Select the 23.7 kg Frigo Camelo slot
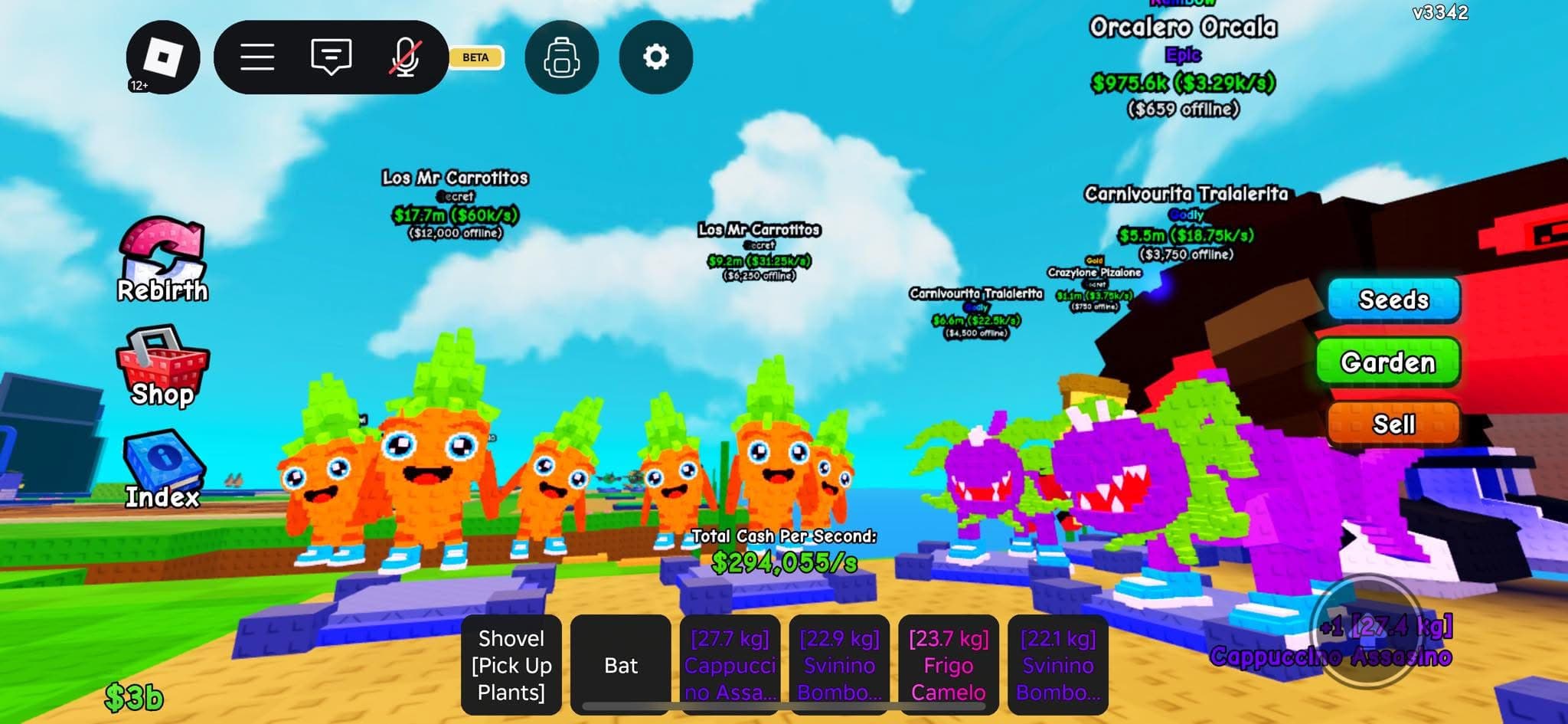 tap(949, 664)
